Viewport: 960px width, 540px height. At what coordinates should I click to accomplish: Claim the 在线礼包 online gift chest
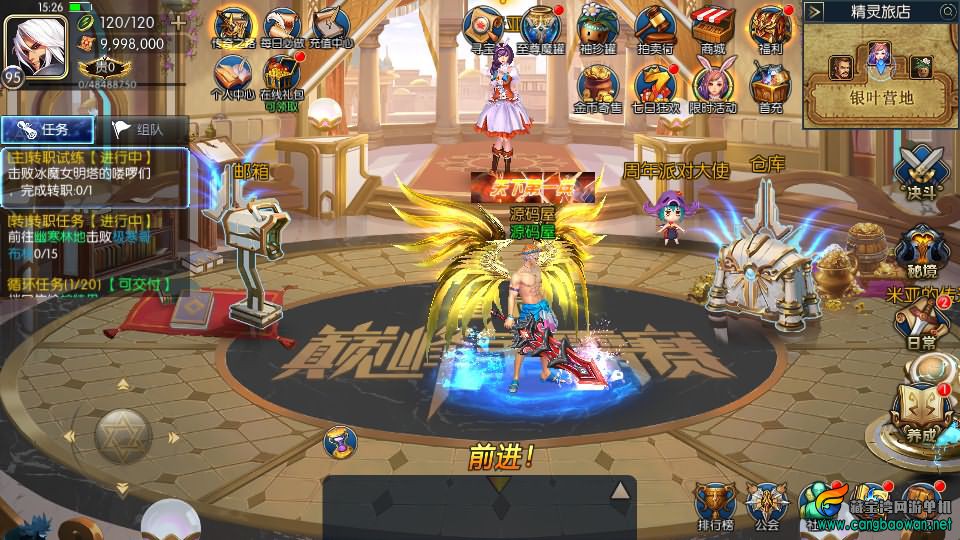(x=280, y=76)
